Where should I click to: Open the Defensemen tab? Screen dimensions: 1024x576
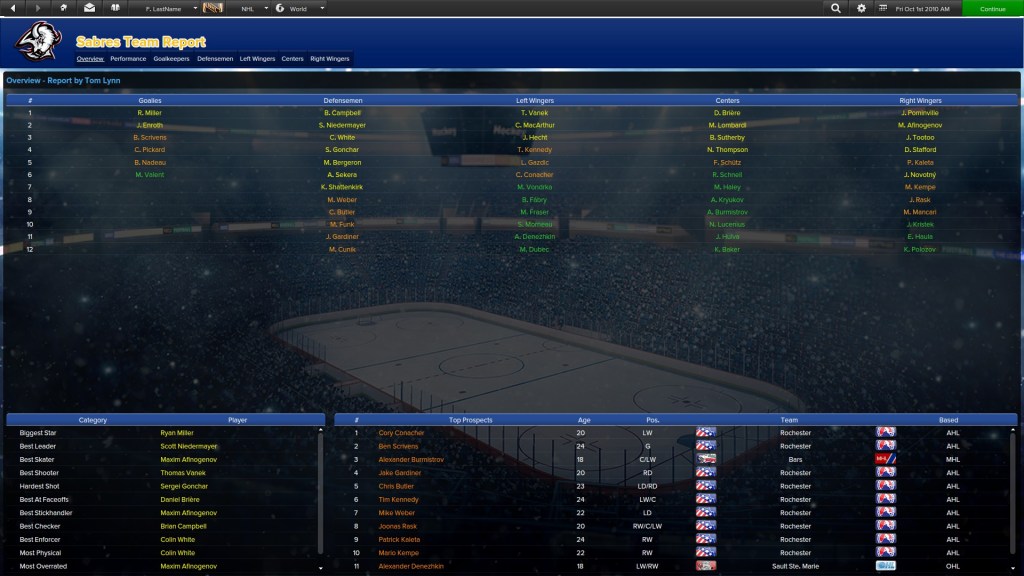pyautogui.click(x=215, y=59)
